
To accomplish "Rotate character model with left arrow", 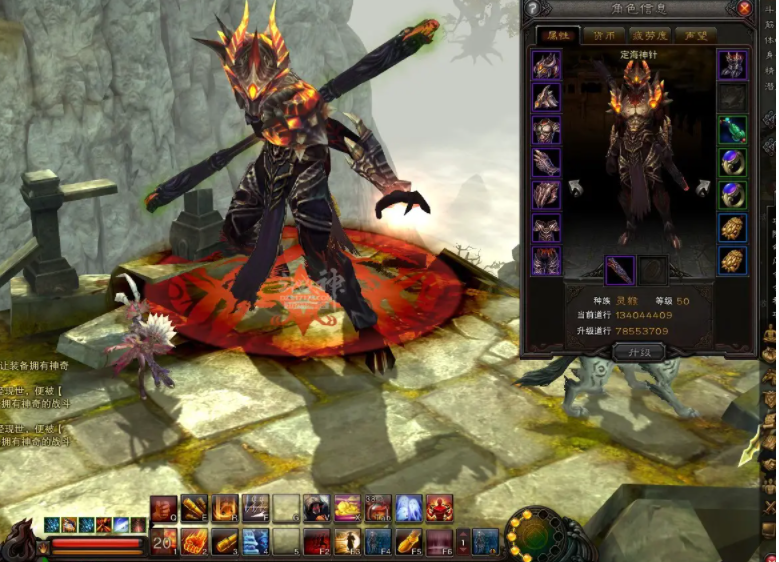I will [x=577, y=187].
